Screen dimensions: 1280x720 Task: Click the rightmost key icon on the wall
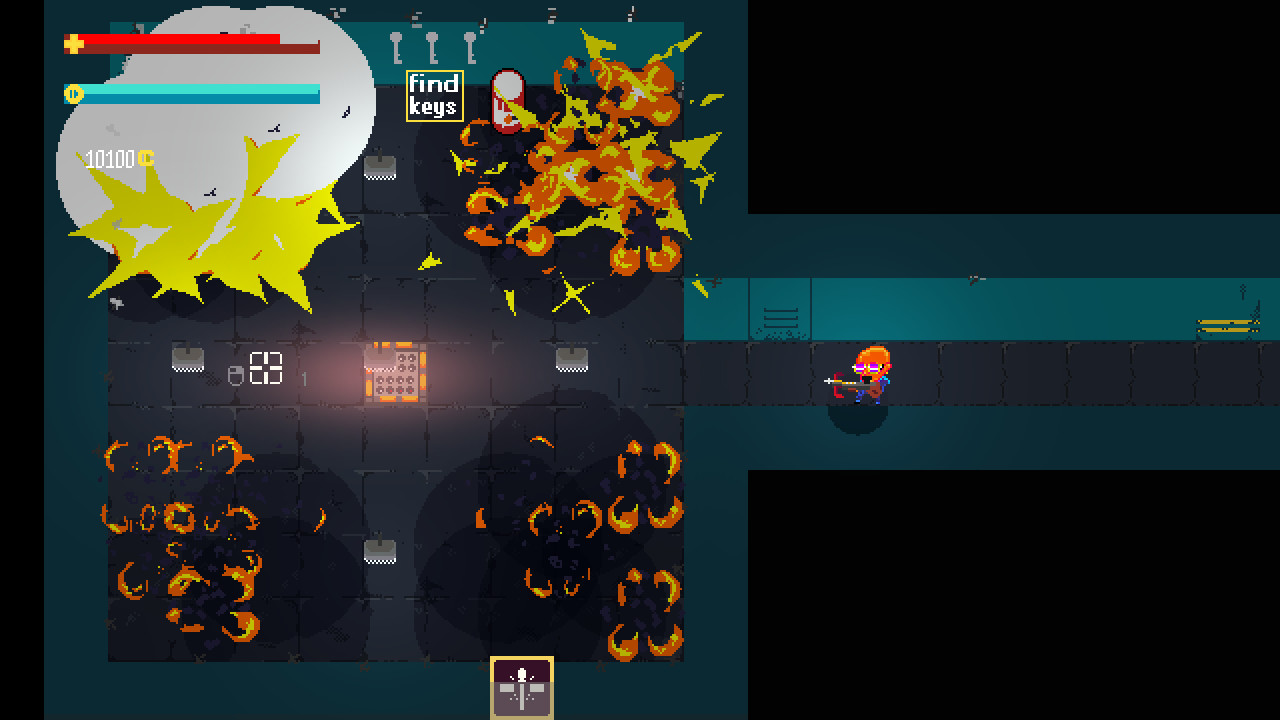click(x=470, y=48)
